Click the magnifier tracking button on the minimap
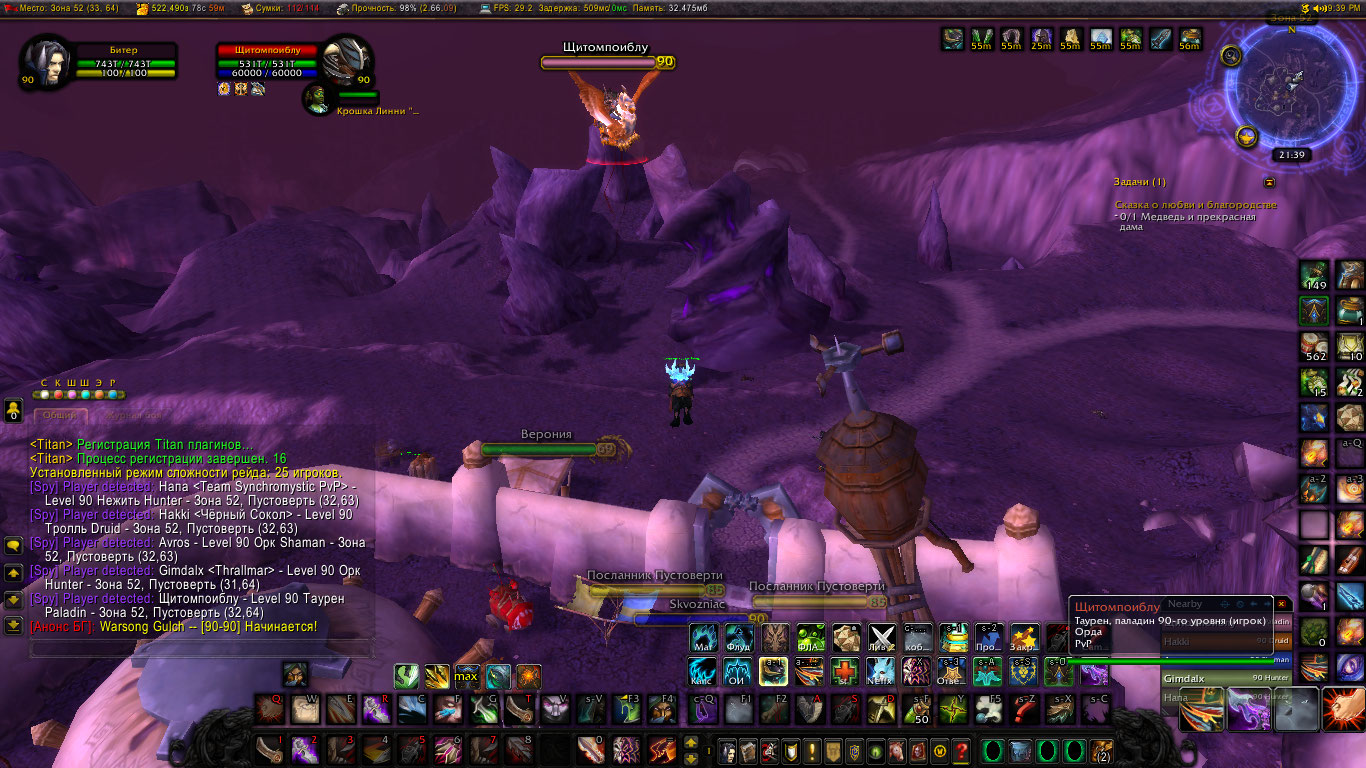 (1232, 56)
